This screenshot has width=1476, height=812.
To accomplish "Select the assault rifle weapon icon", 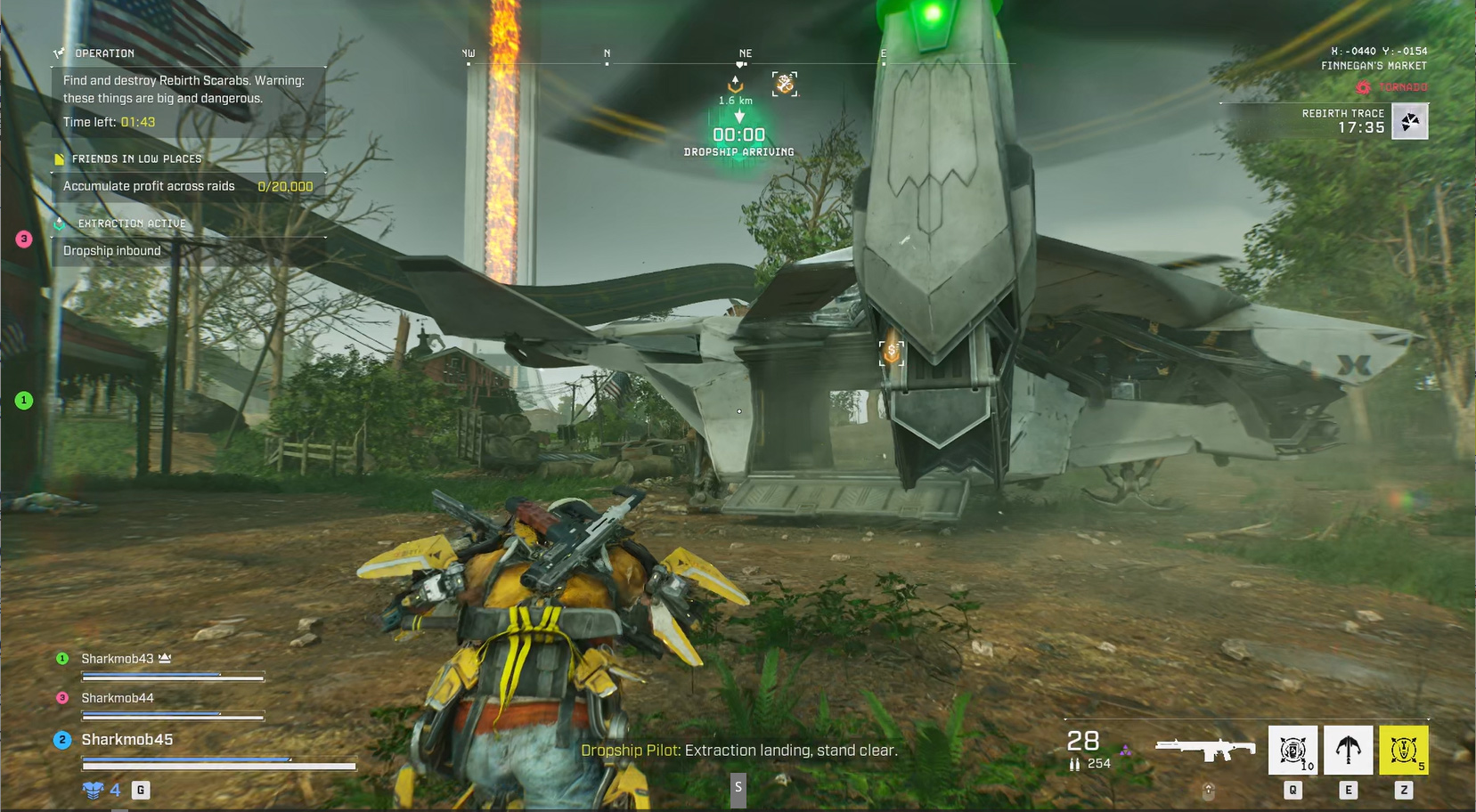I will click(x=1204, y=749).
